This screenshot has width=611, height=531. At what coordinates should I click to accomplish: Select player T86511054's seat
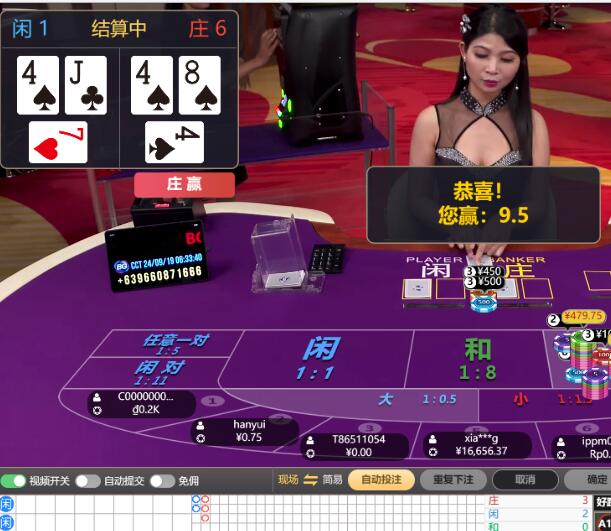356,446
